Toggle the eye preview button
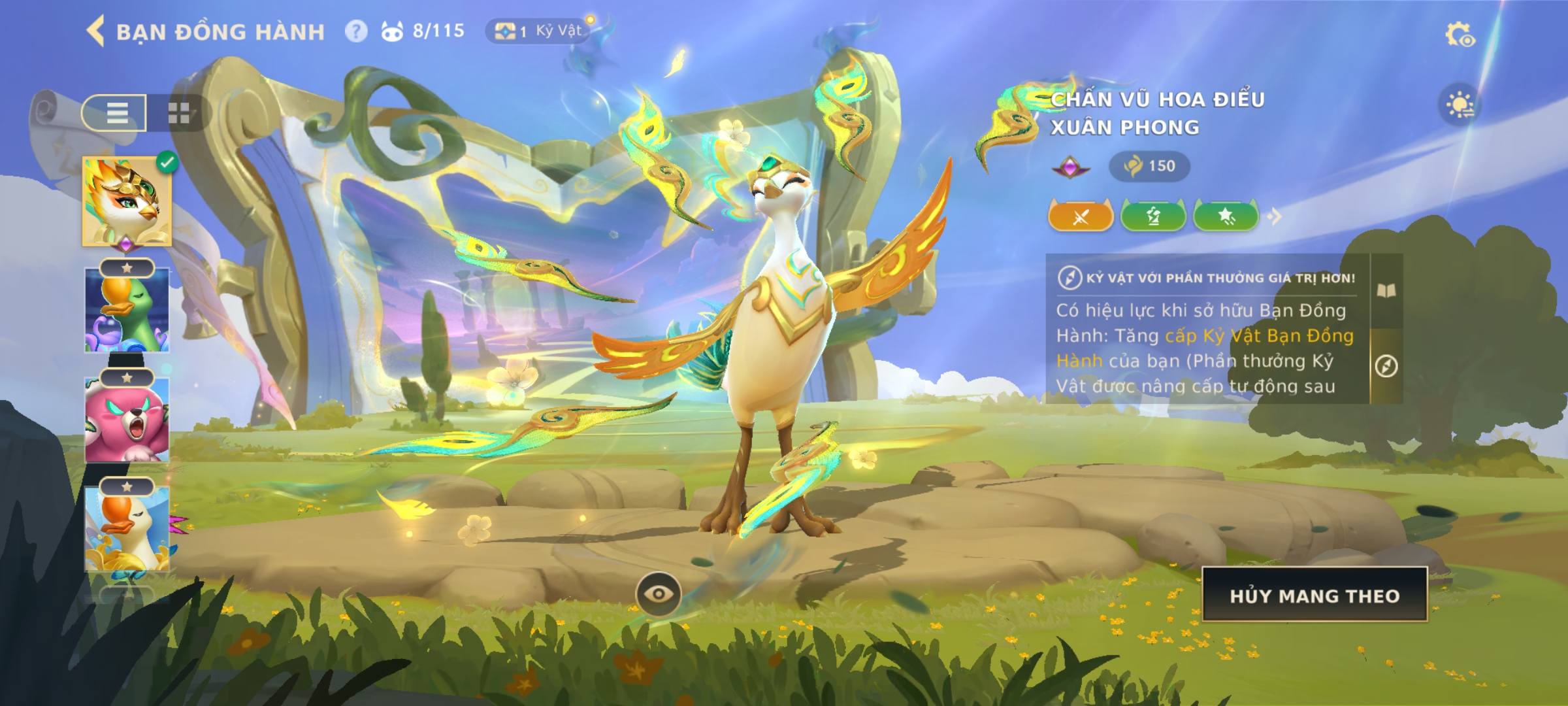1568x706 pixels. pos(659,594)
